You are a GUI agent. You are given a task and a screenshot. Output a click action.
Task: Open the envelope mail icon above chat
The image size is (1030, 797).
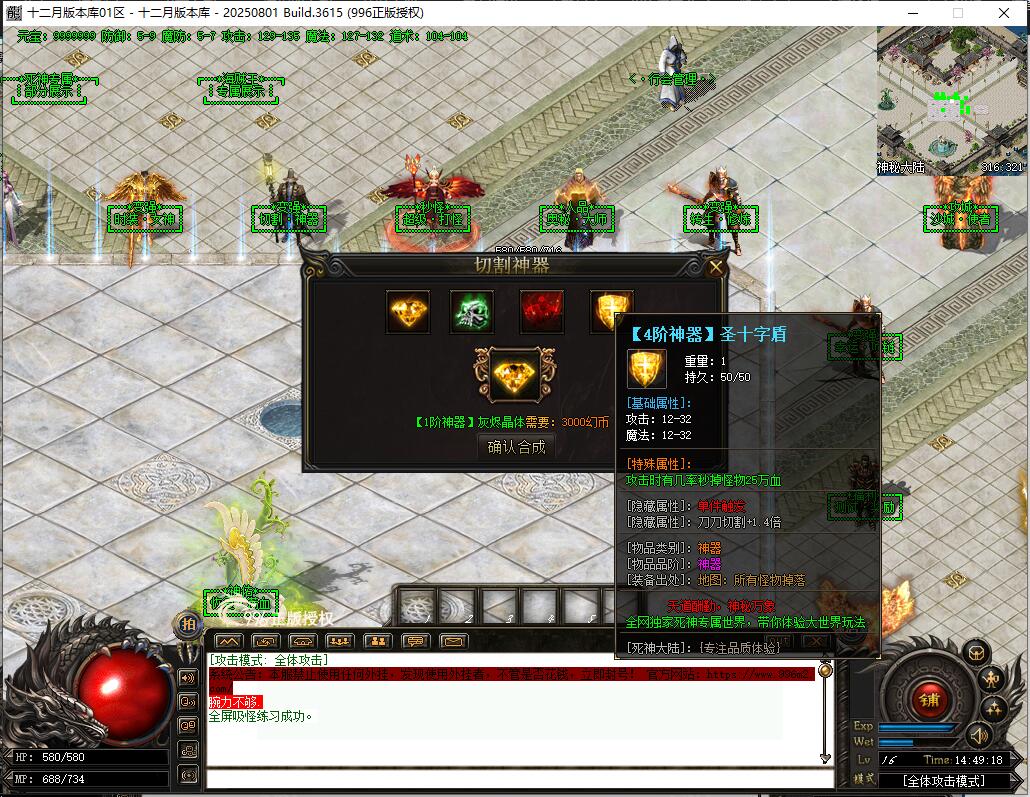(x=453, y=641)
